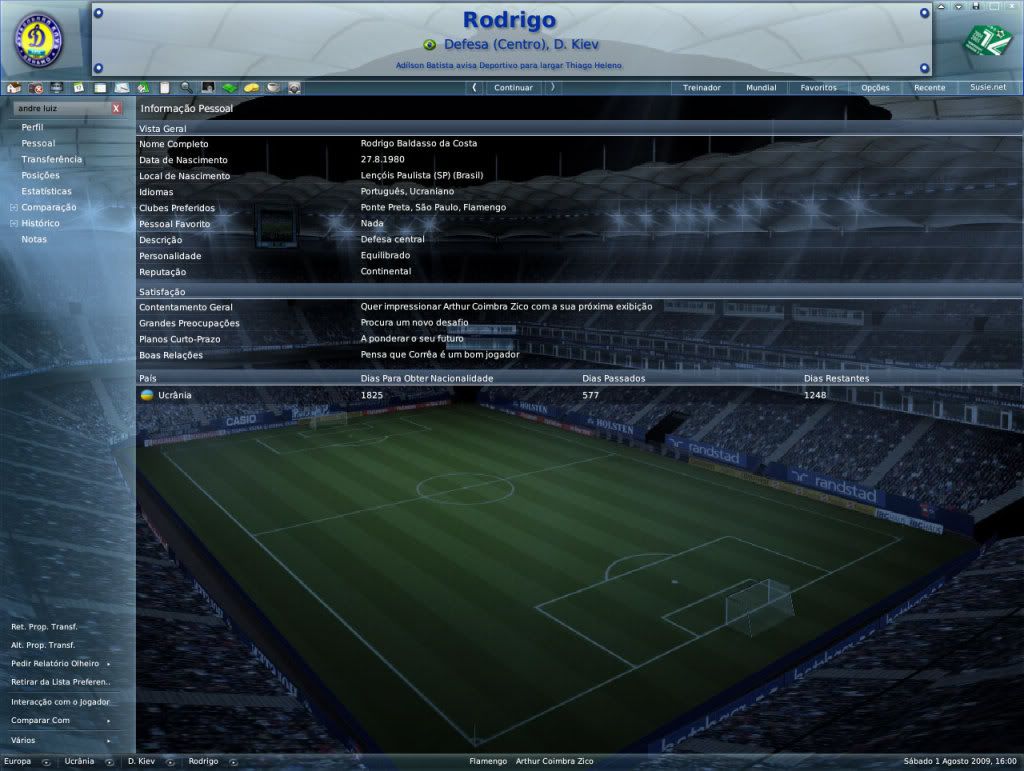The height and width of the screenshot is (771, 1024).
Task: Choose Pedir Relatório Olheiro
Action: point(55,664)
